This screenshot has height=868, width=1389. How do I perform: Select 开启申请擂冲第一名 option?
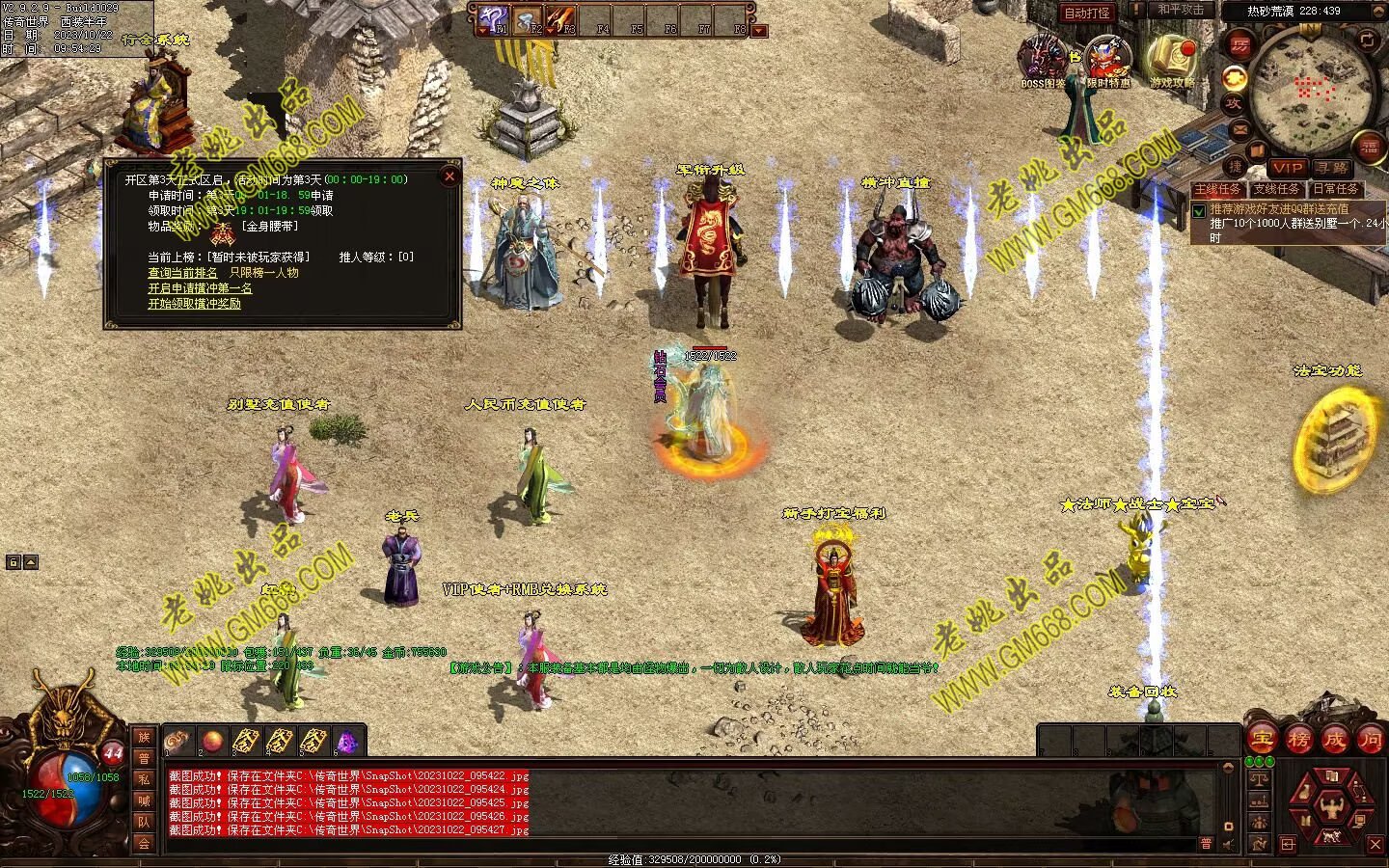[x=200, y=288]
